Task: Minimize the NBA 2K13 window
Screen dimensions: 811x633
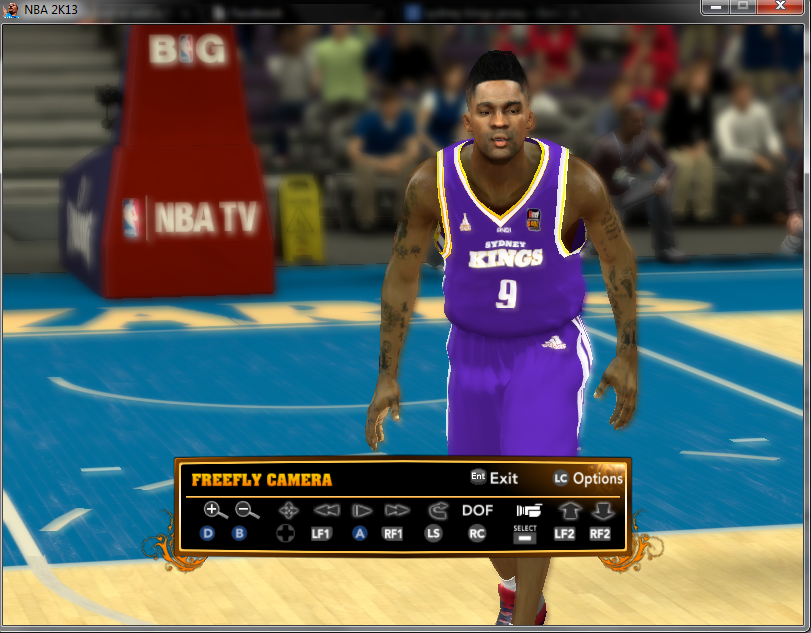Action: click(x=715, y=7)
